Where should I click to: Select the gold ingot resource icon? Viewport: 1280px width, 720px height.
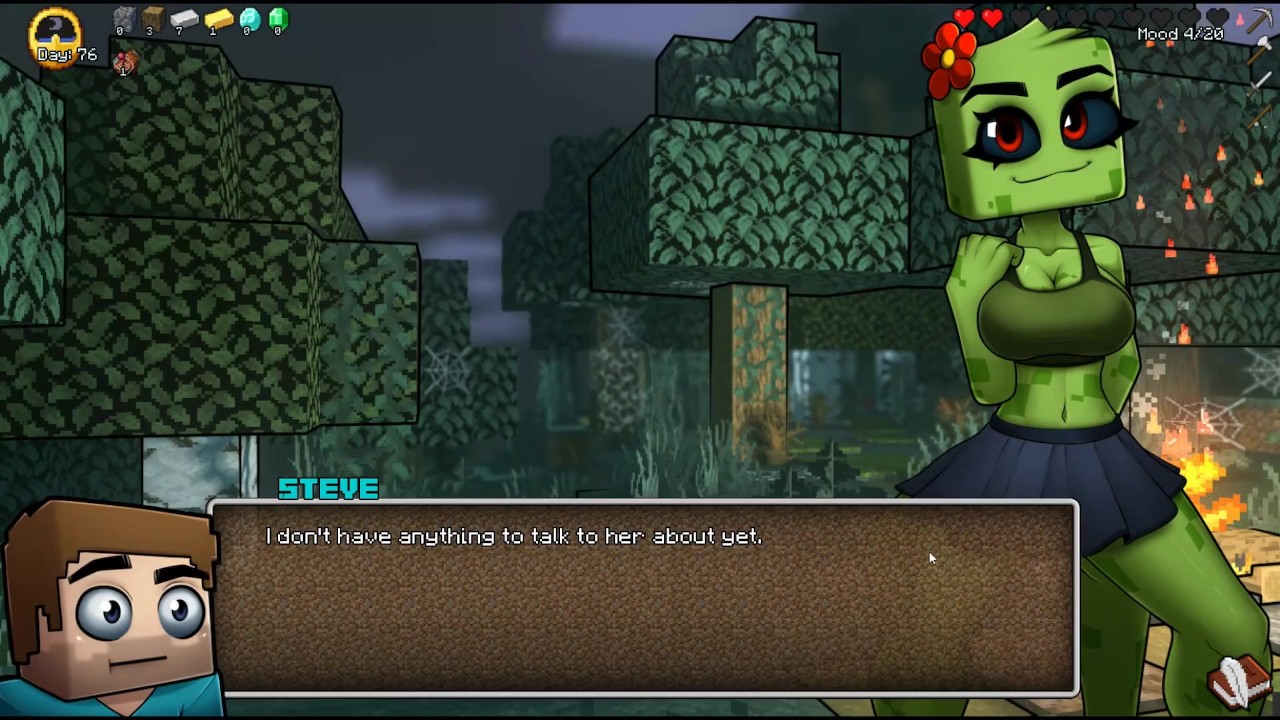click(217, 18)
